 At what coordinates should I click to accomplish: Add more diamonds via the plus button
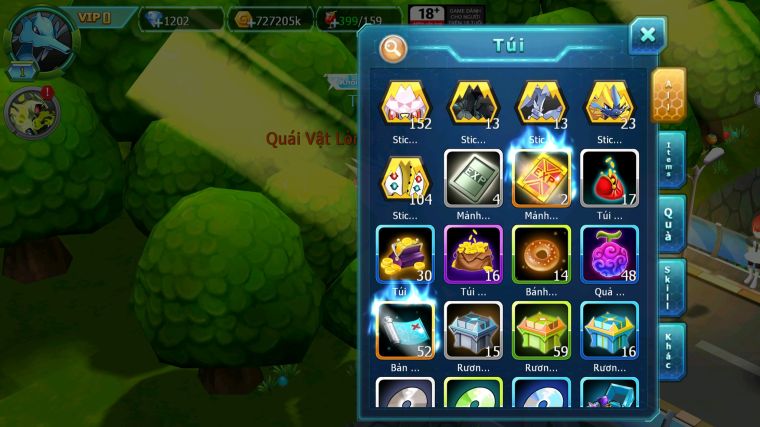(152, 19)
